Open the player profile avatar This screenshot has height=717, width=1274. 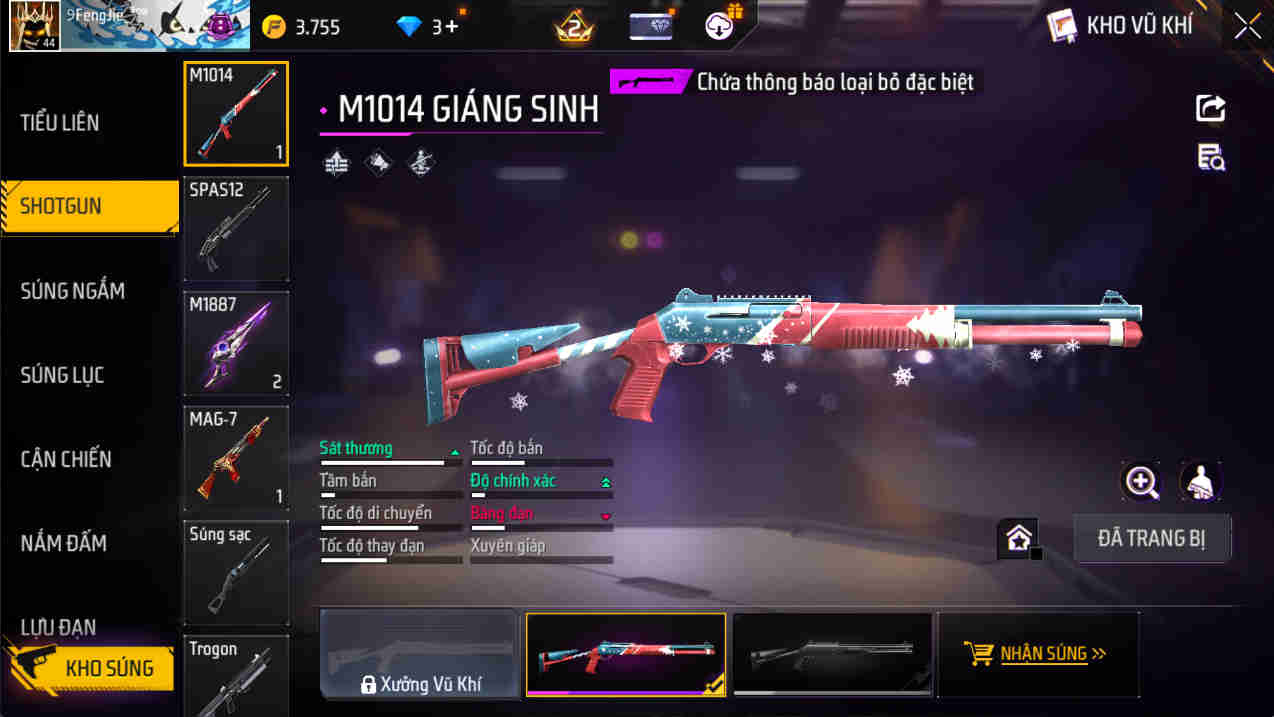pos(34,26)
